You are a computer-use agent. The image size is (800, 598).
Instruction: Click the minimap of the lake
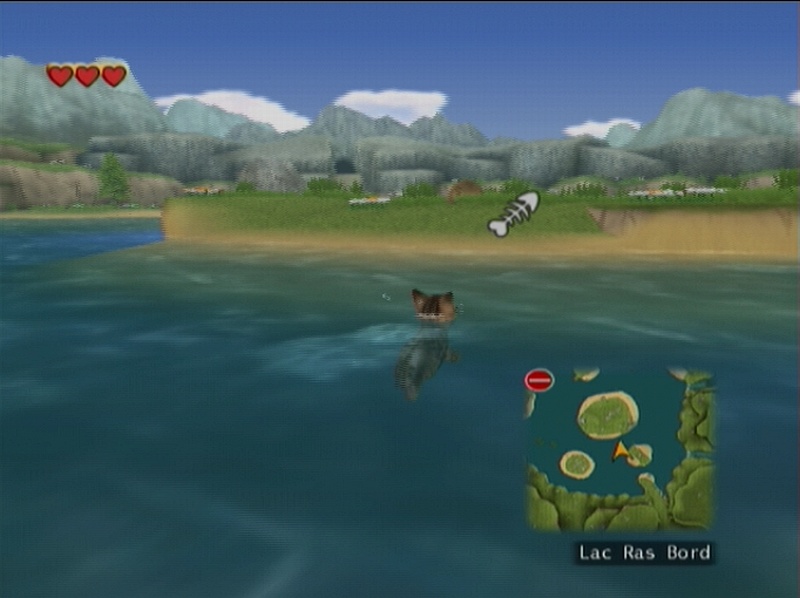point(620,449)
